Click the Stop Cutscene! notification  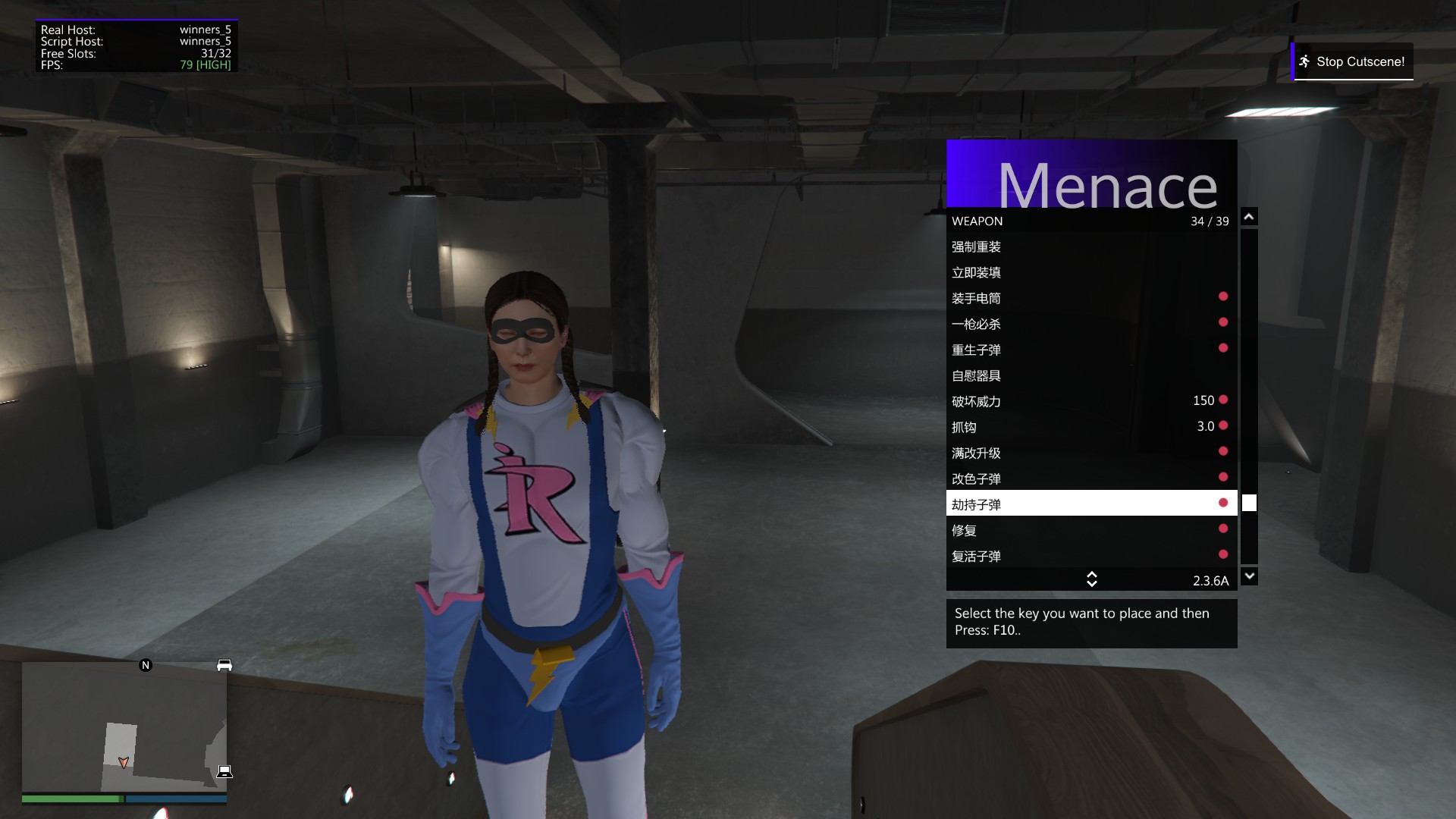(1353, 62)
